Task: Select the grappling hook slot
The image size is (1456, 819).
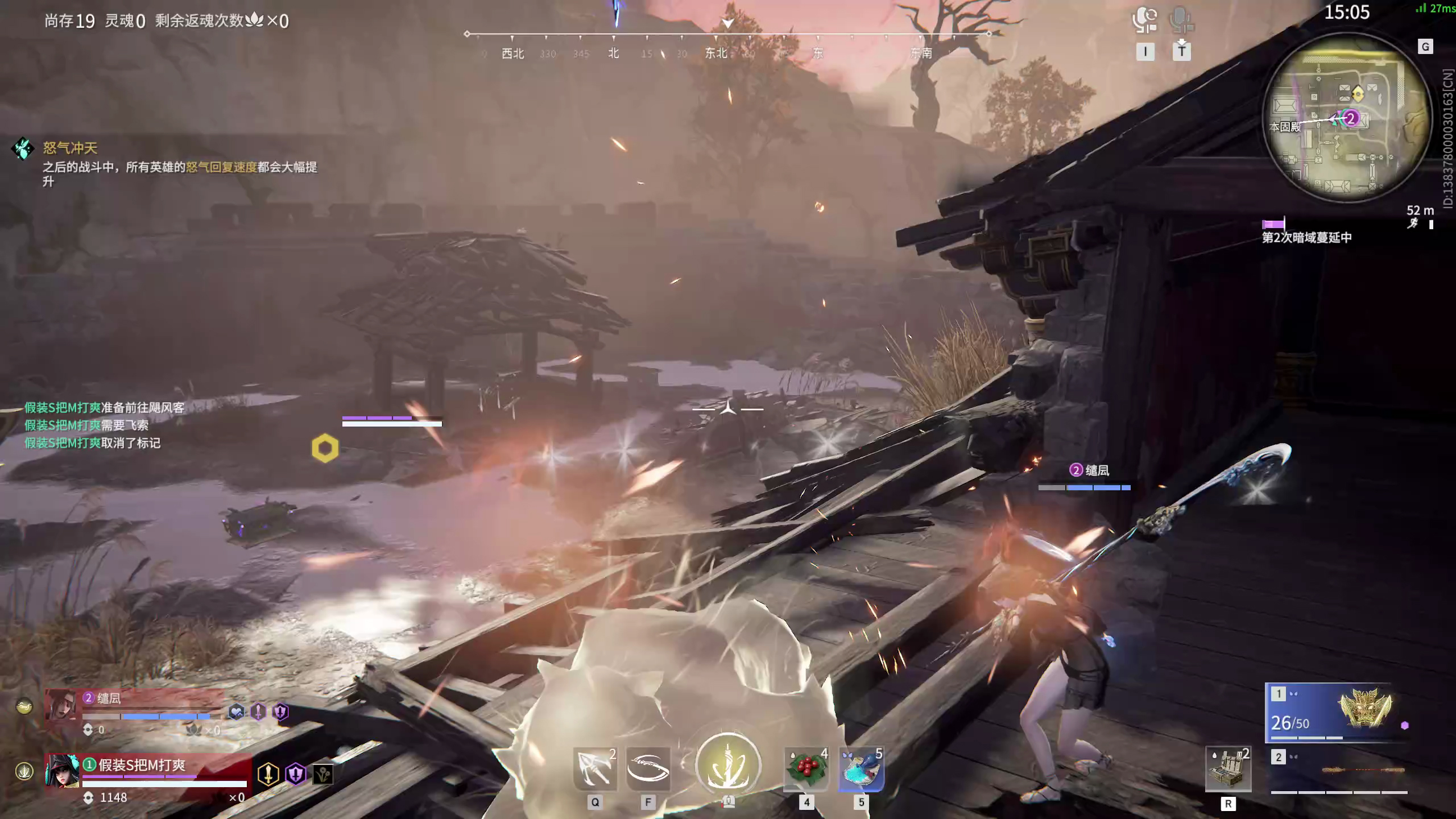Action: pyautogui.click(x=595, y=769)
